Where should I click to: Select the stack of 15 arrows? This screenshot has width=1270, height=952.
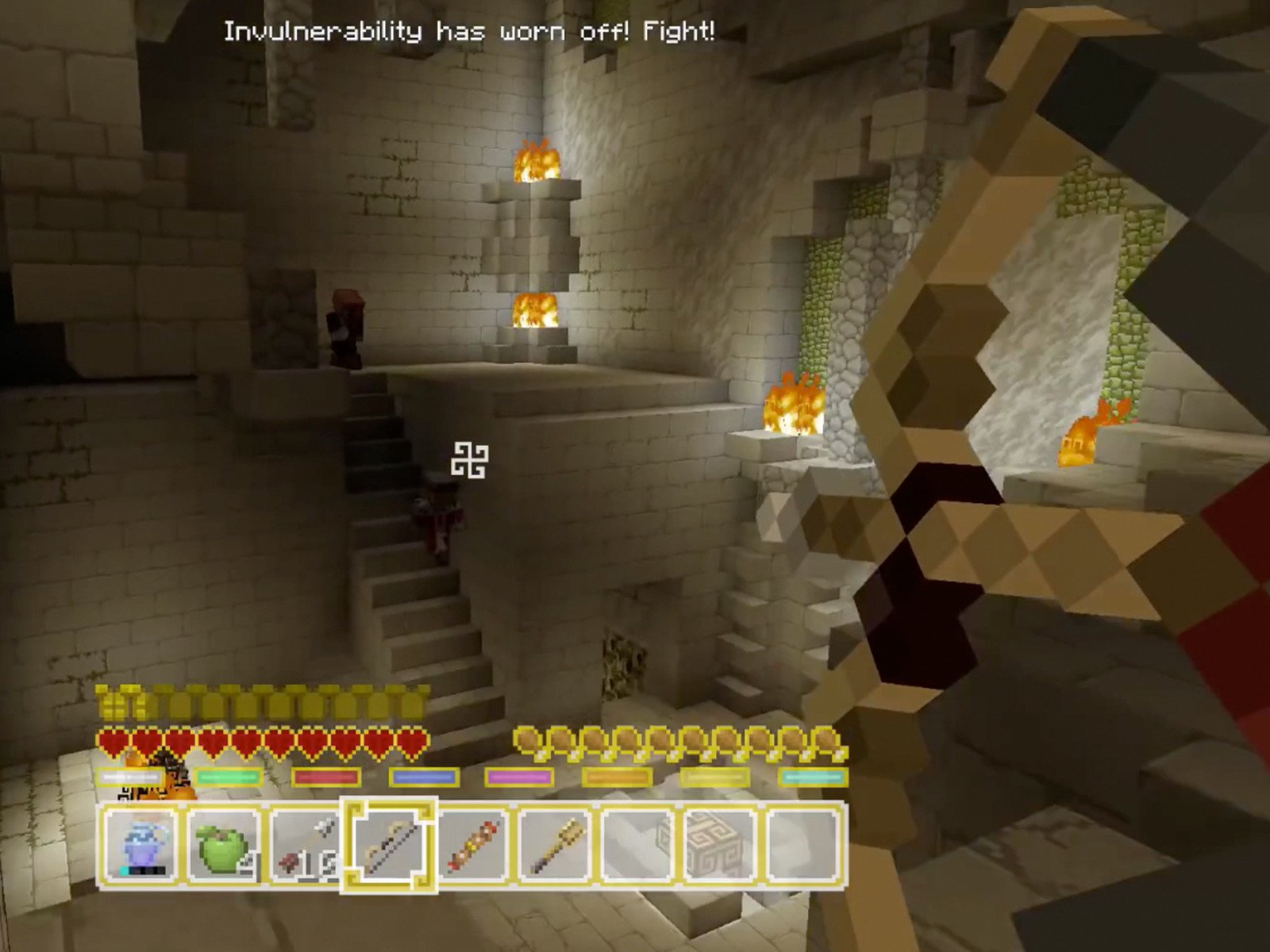306,847
